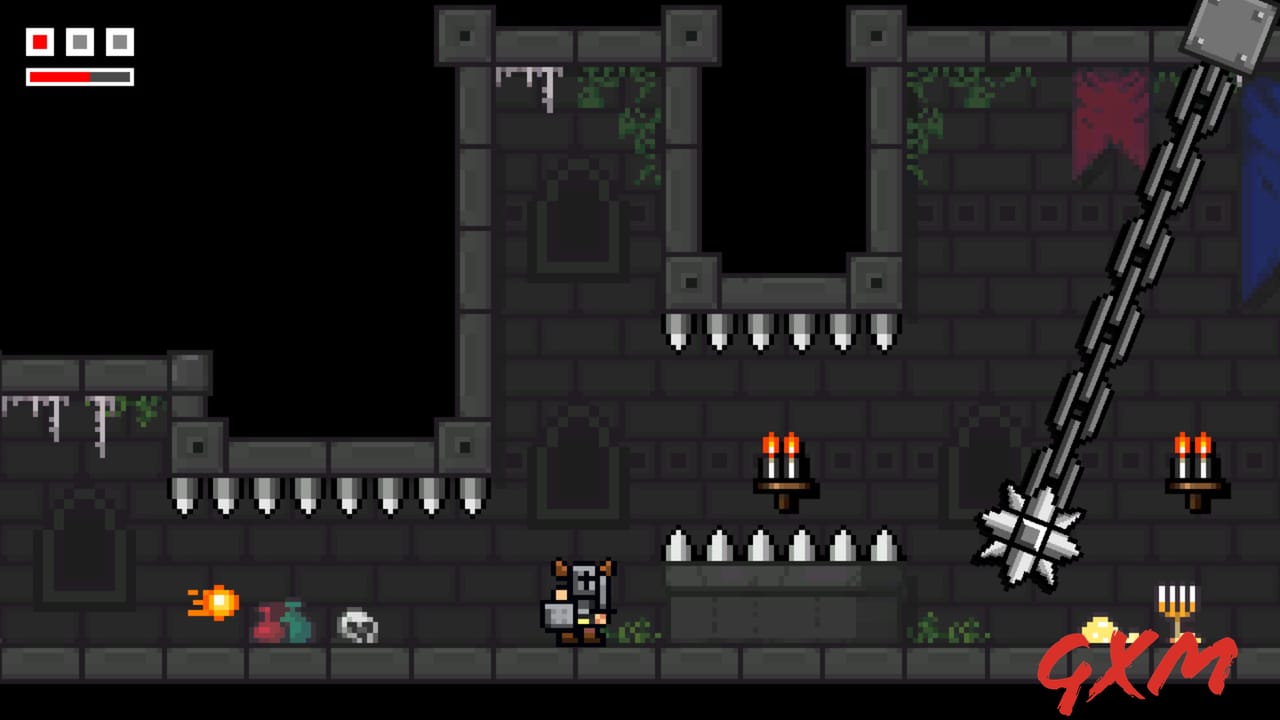Click the filled red HUD square

pyautogui.click(x=39, y=42)
